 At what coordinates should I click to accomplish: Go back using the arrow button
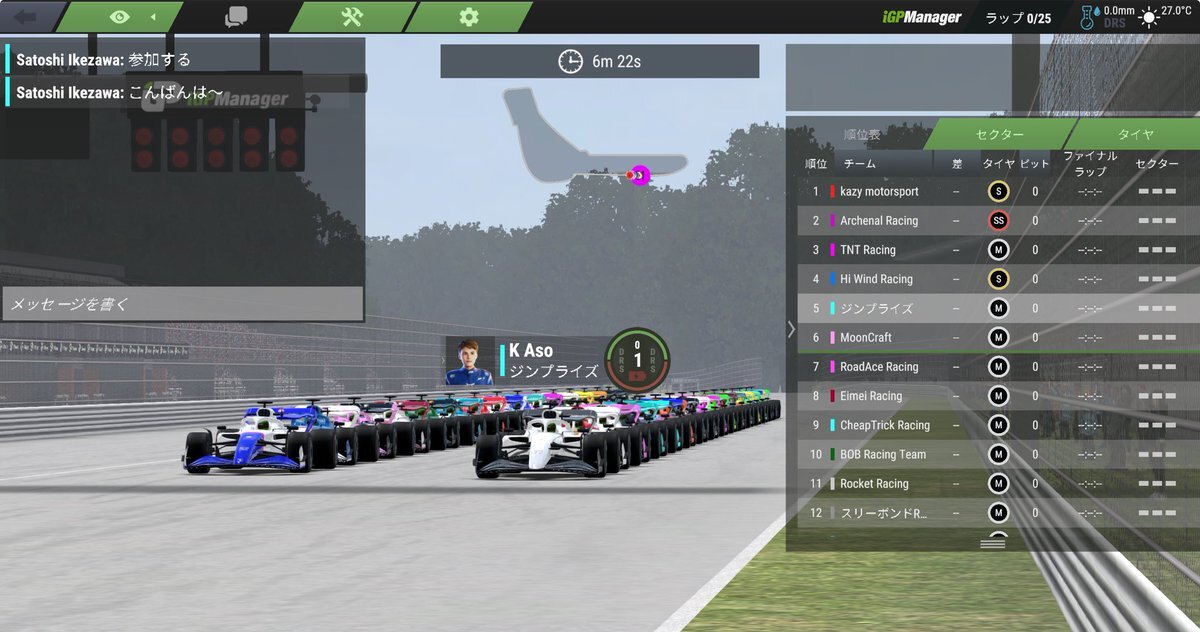(x=25, y=17)
